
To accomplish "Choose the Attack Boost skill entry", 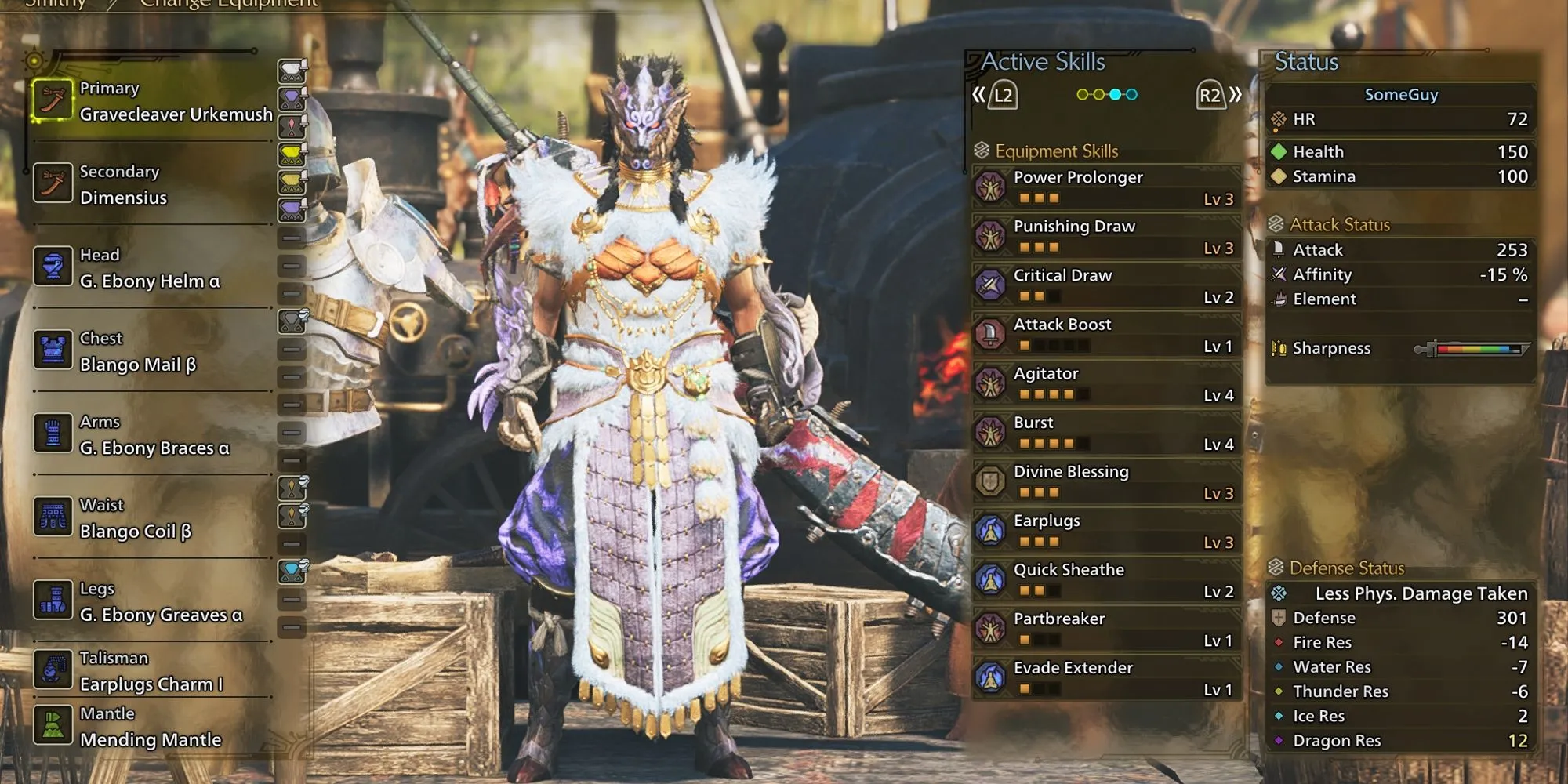I will click(1106, 335).
